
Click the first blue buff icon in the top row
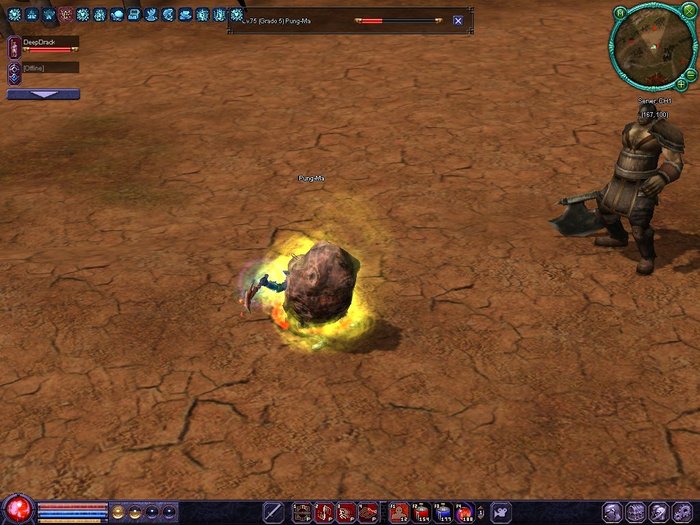click(14, 15)
